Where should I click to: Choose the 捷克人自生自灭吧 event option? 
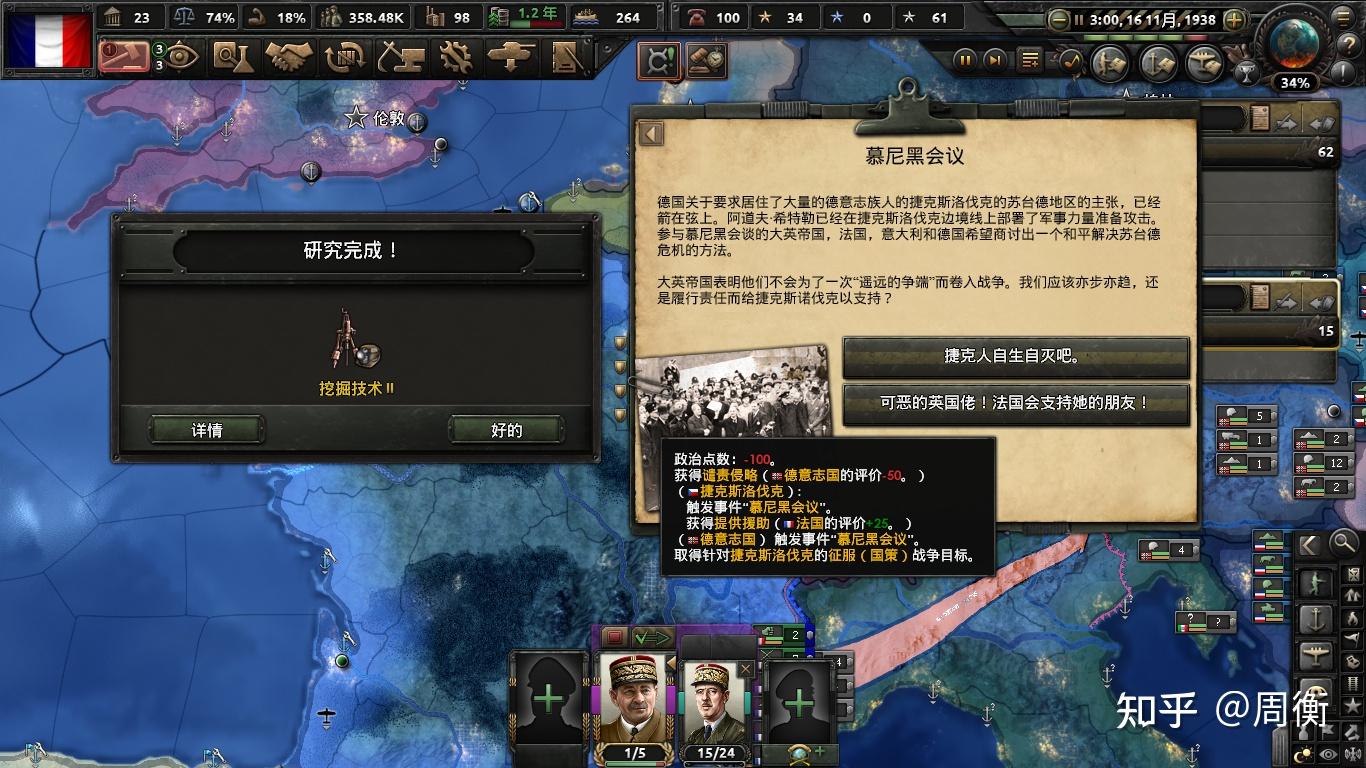click(x=1016, y=358)
